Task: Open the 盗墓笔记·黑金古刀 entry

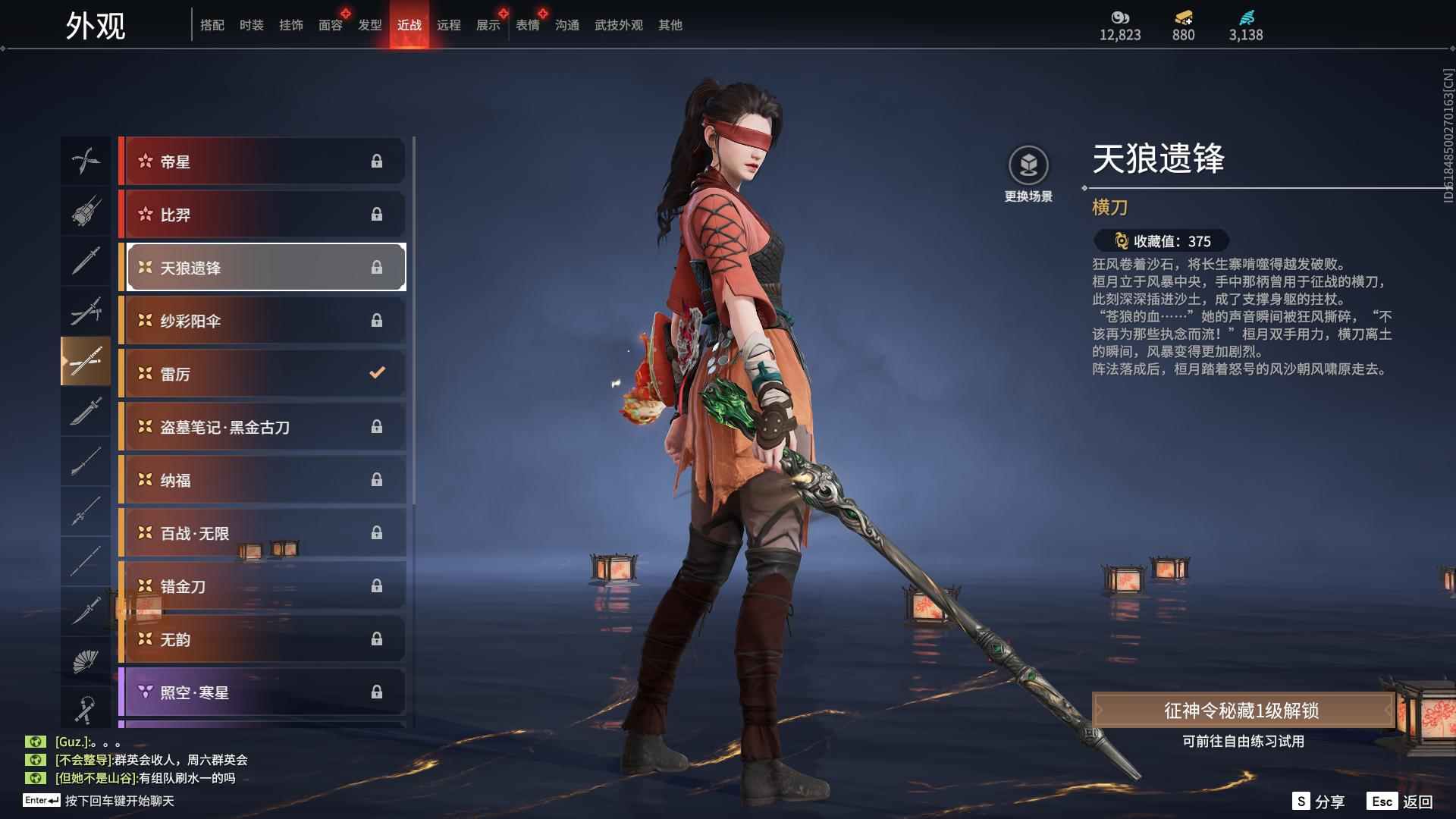Action: click(x=262, y=427)
